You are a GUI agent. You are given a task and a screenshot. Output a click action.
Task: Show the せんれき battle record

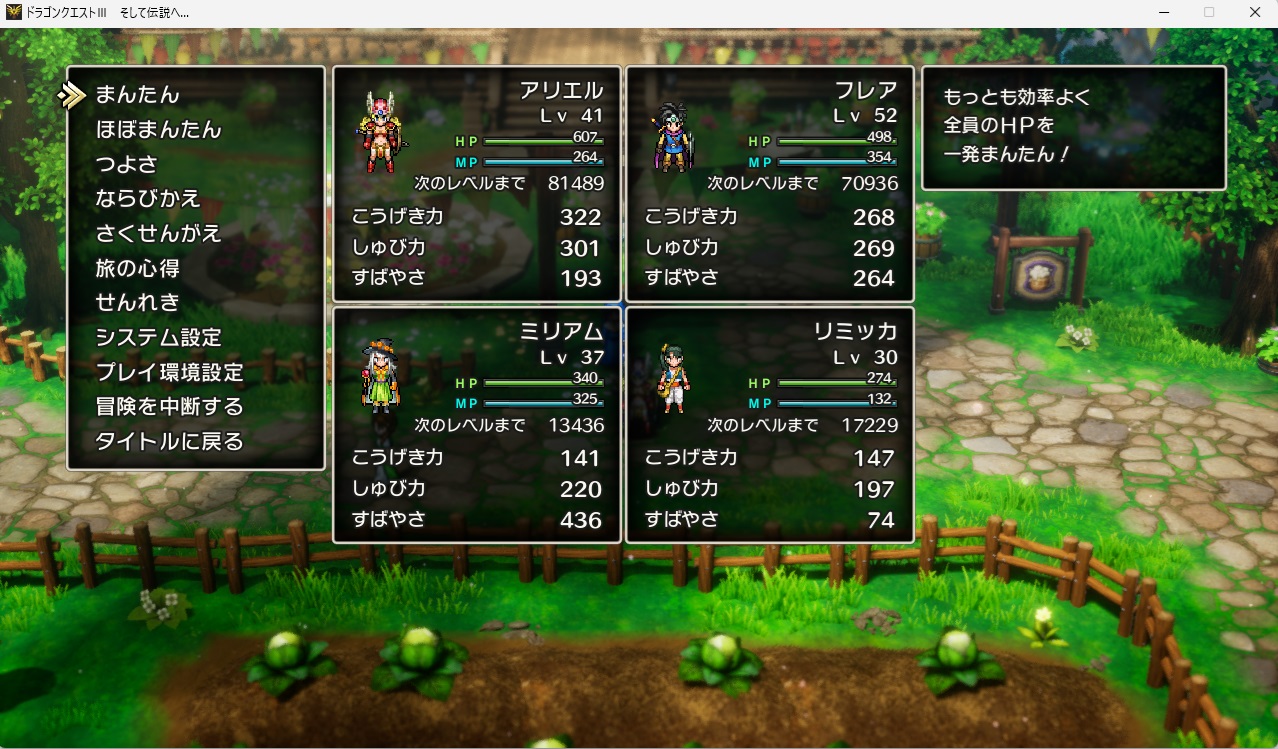click(137, 302)
